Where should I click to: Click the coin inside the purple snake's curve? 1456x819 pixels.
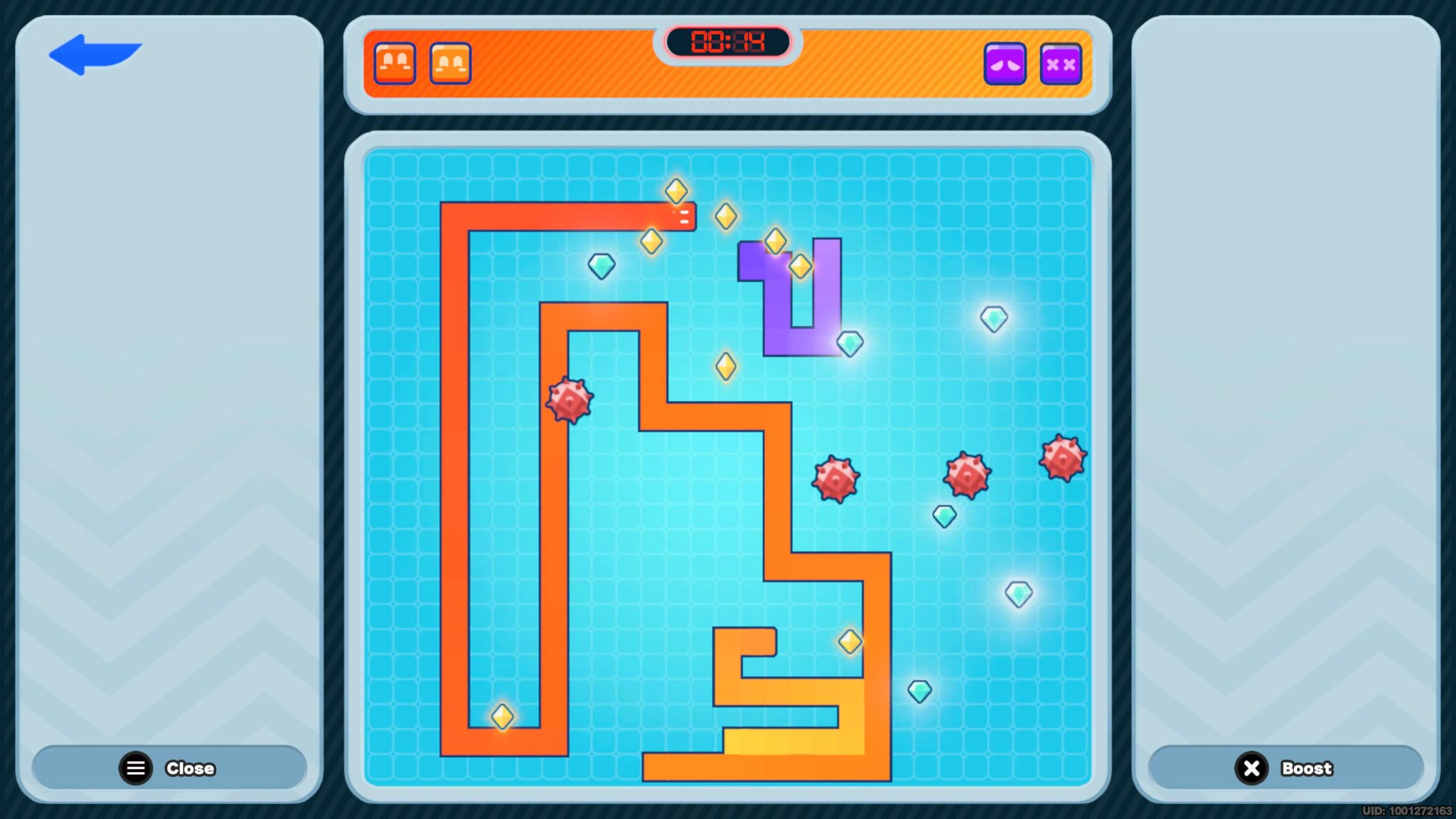coord(801,266)
